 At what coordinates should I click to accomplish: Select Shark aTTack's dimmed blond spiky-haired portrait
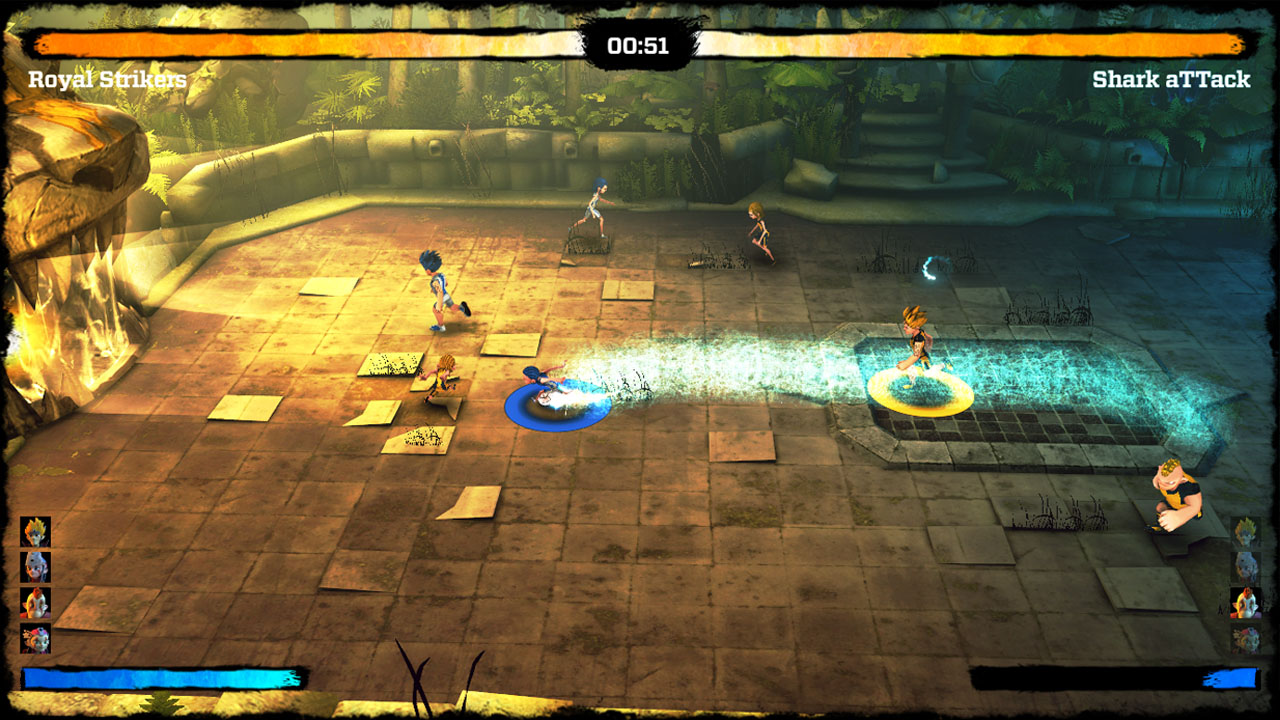pos(1245,532)
